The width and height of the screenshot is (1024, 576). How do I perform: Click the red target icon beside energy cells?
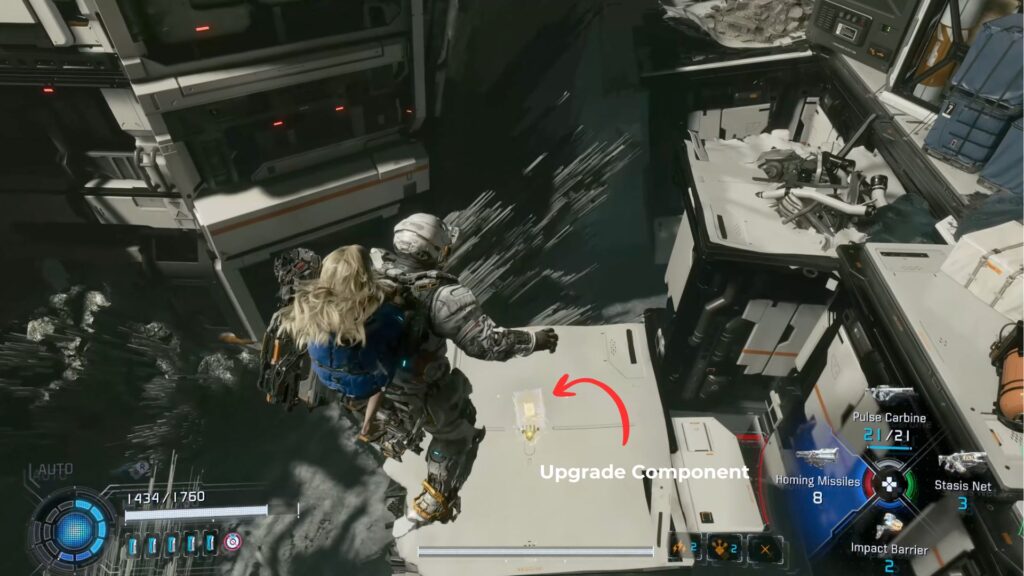point(233,542)
